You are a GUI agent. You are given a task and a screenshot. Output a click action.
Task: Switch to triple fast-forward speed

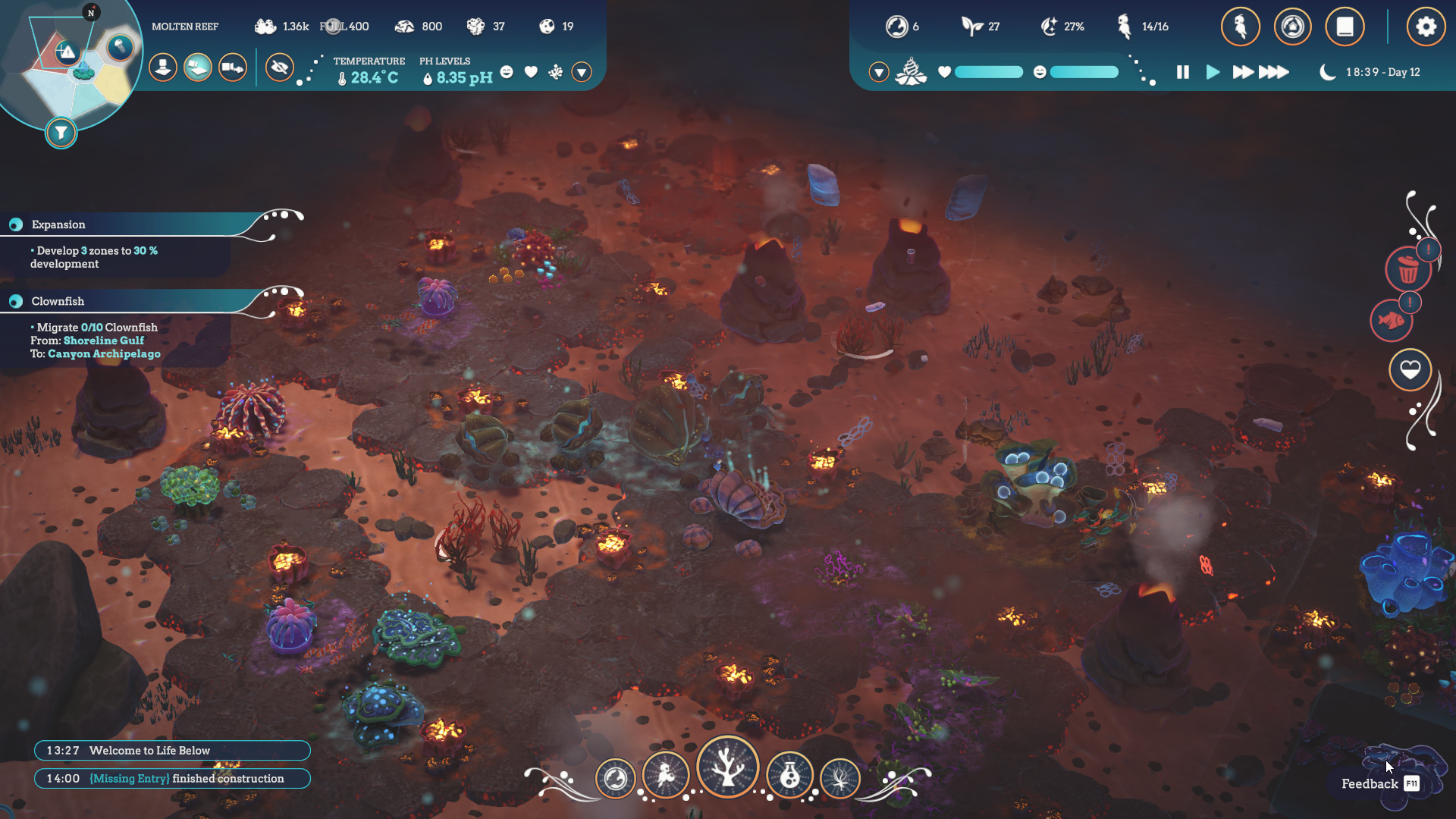(1274, 72)
